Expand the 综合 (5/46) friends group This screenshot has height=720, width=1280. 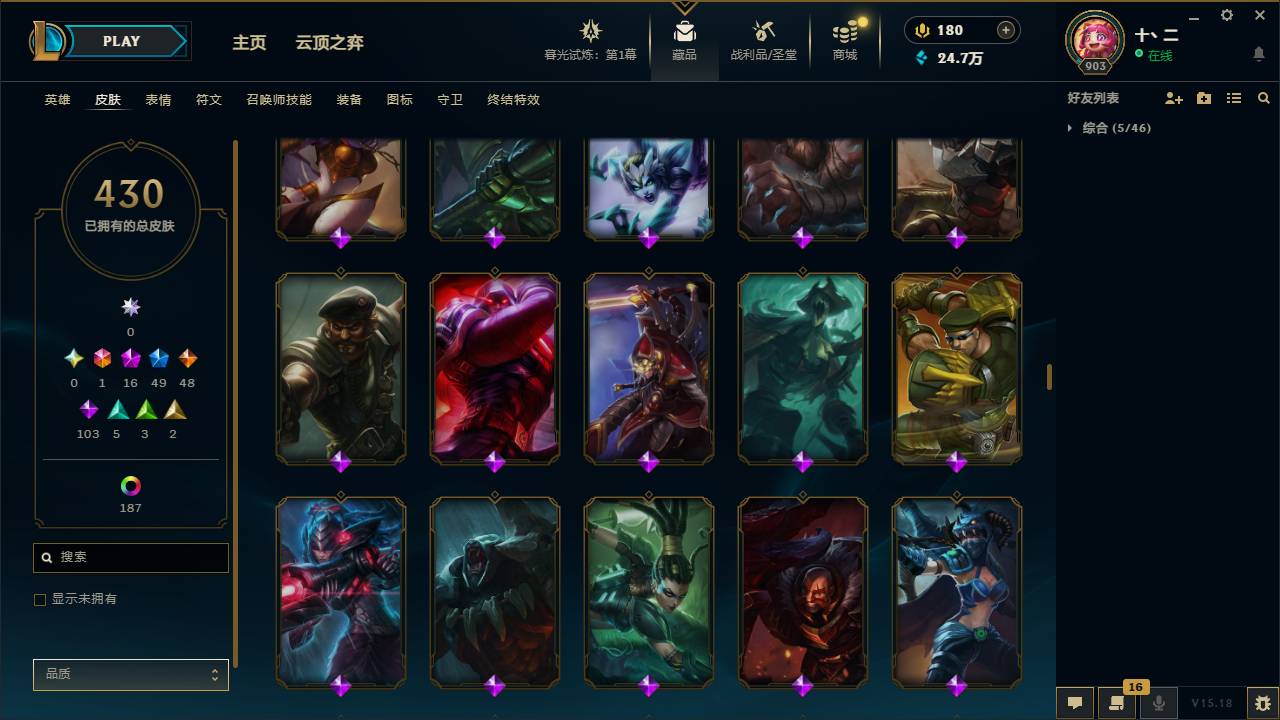point(1071,128)
